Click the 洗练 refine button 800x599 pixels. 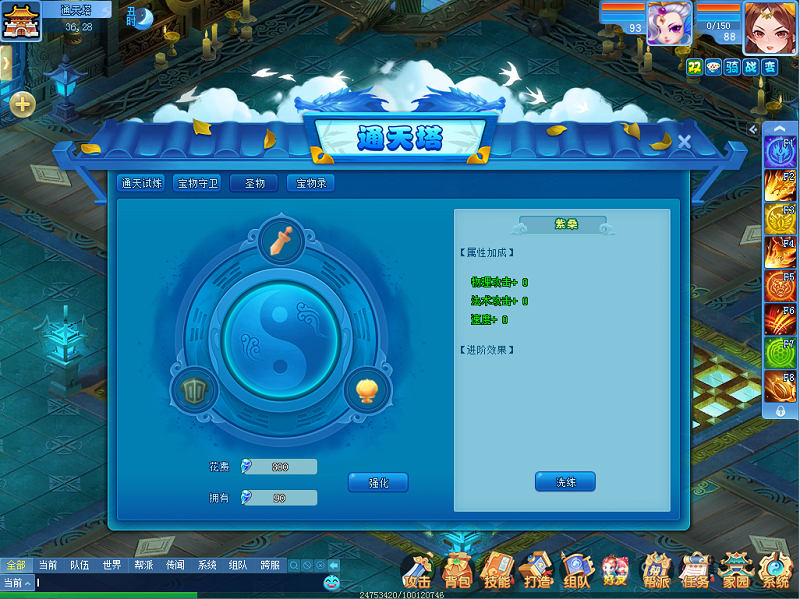tap(565, 482)
